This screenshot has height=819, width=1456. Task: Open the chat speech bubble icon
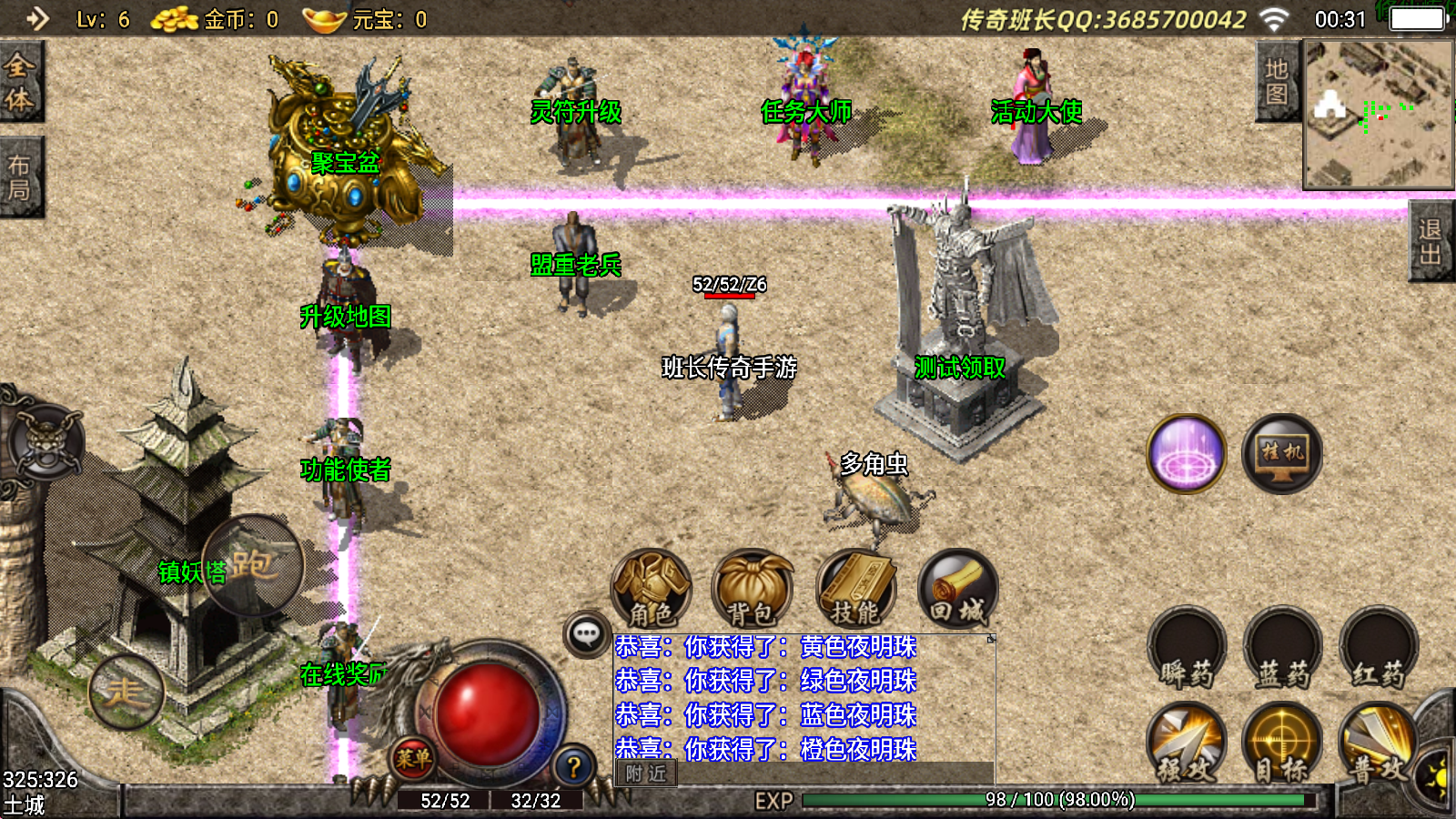click(587, 633)
